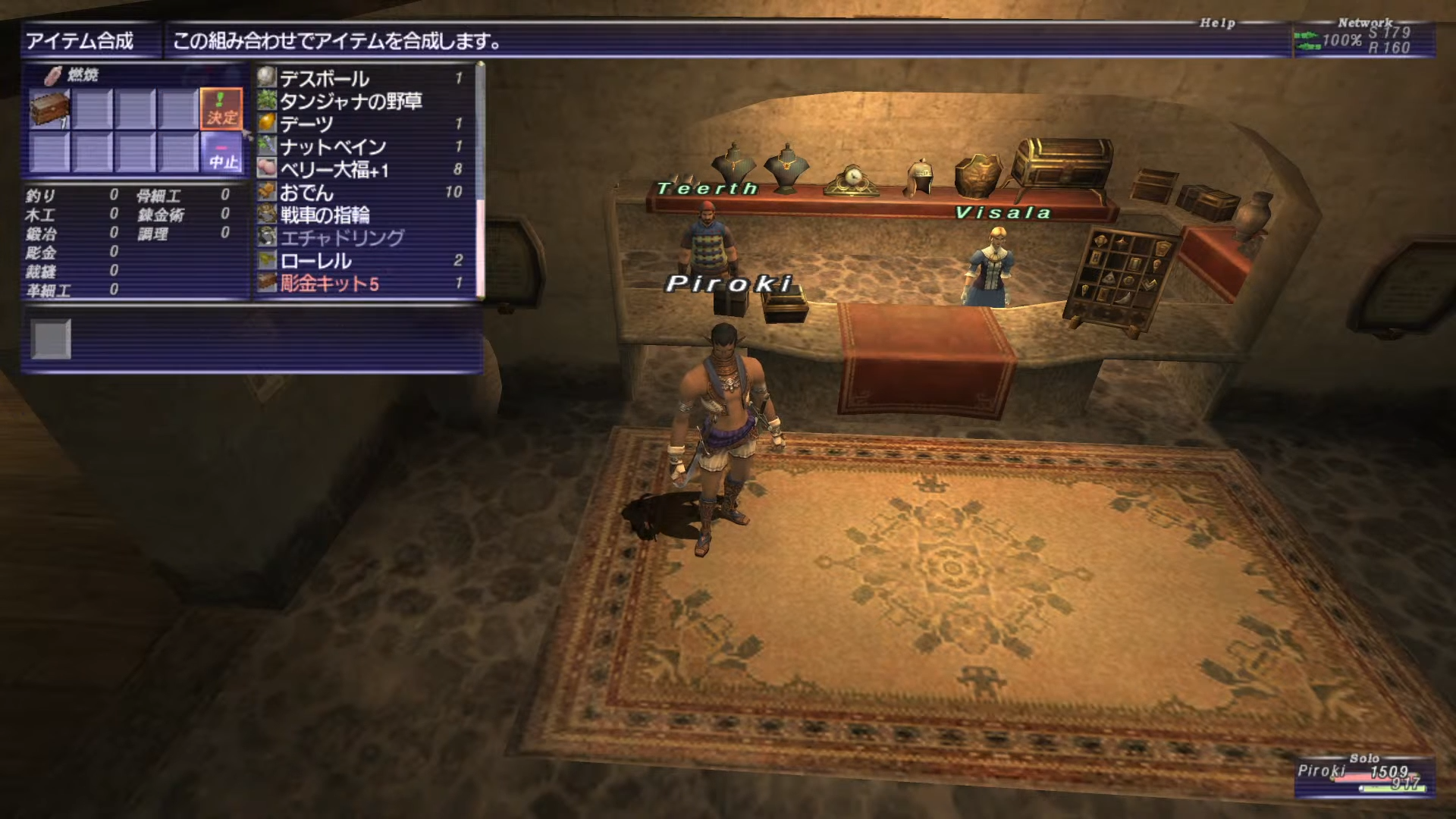Choose ベリー大福+1 from the list

[334, 169]
